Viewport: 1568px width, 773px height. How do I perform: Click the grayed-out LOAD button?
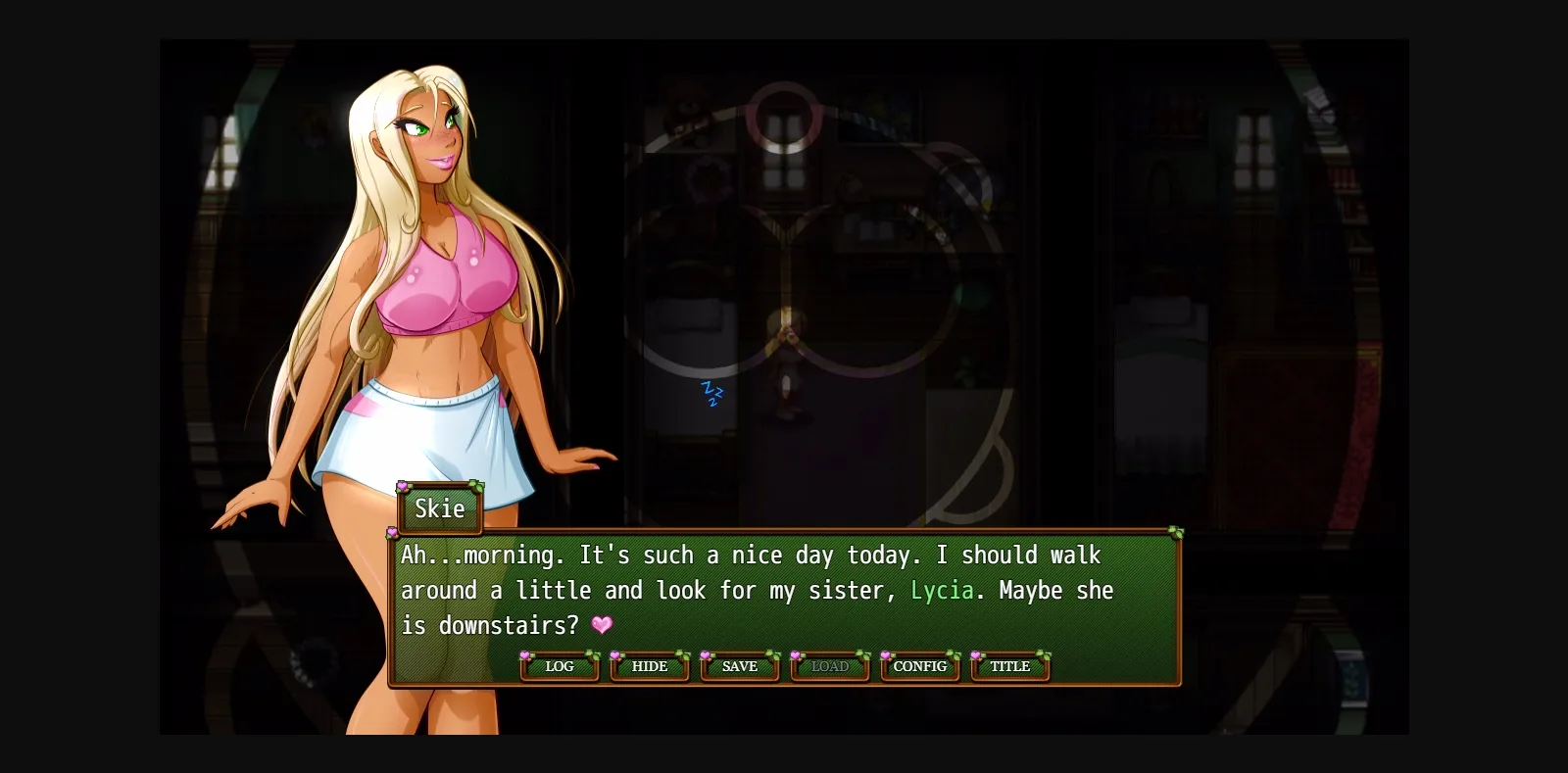click(829, 666)
